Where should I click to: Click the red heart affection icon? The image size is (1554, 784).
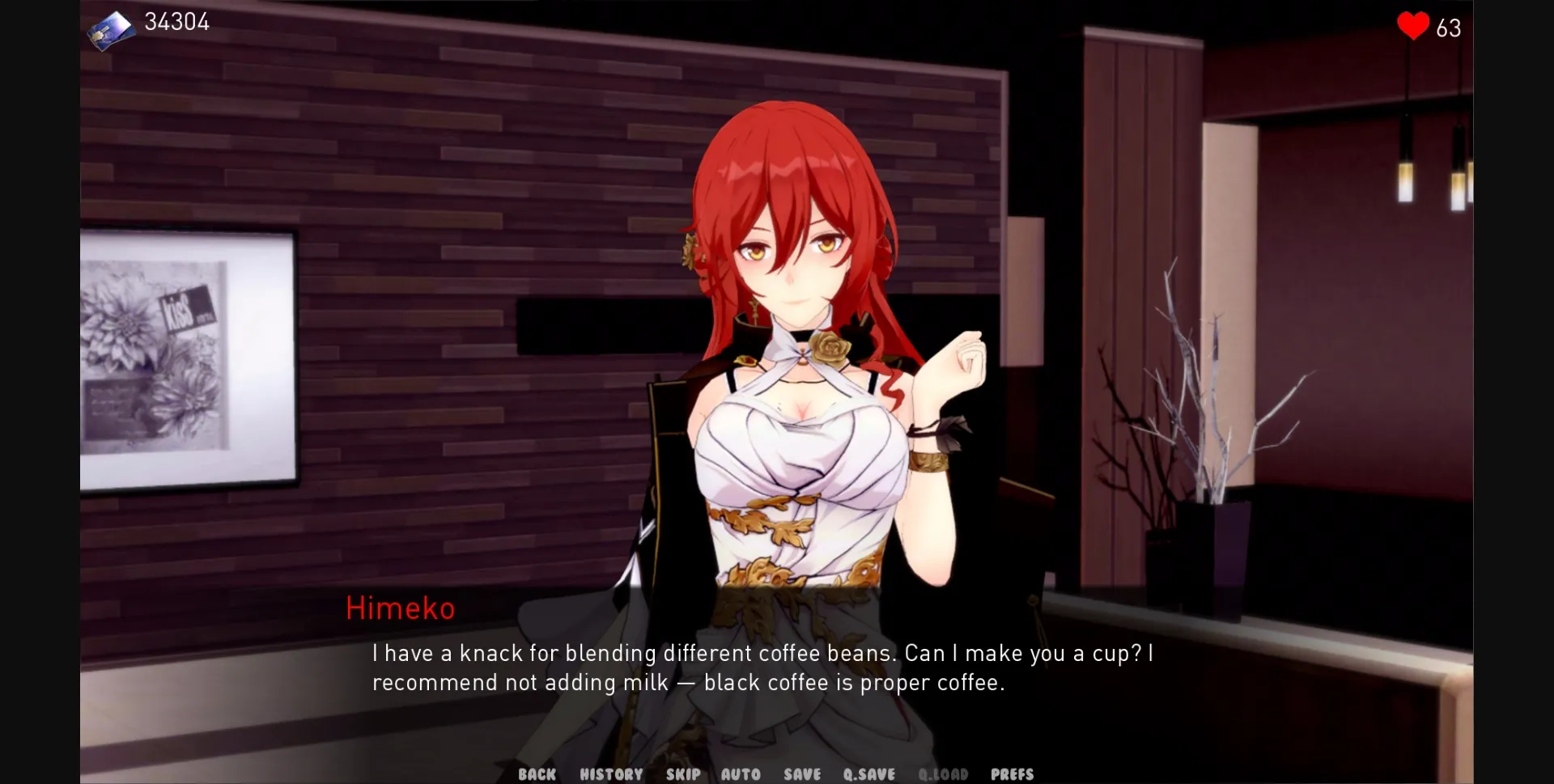(1412, 27)
